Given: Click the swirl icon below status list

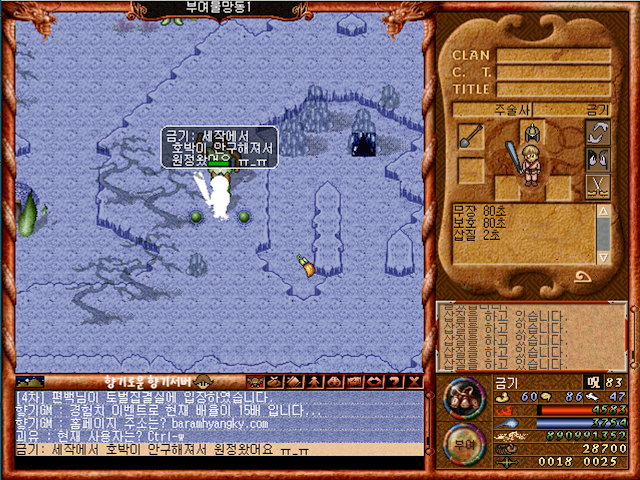Looking at the screenshot, I should [x=582, y=277].
